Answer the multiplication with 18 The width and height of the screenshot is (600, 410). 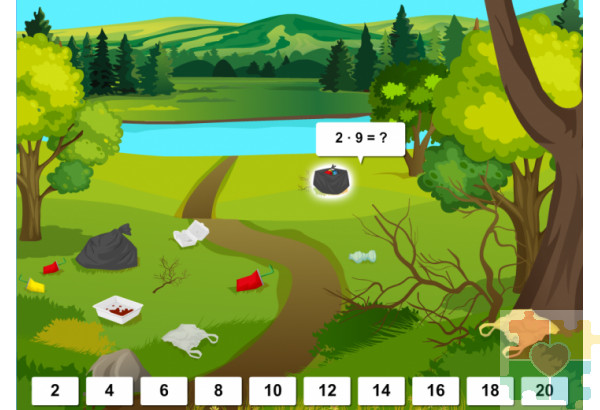490,391
